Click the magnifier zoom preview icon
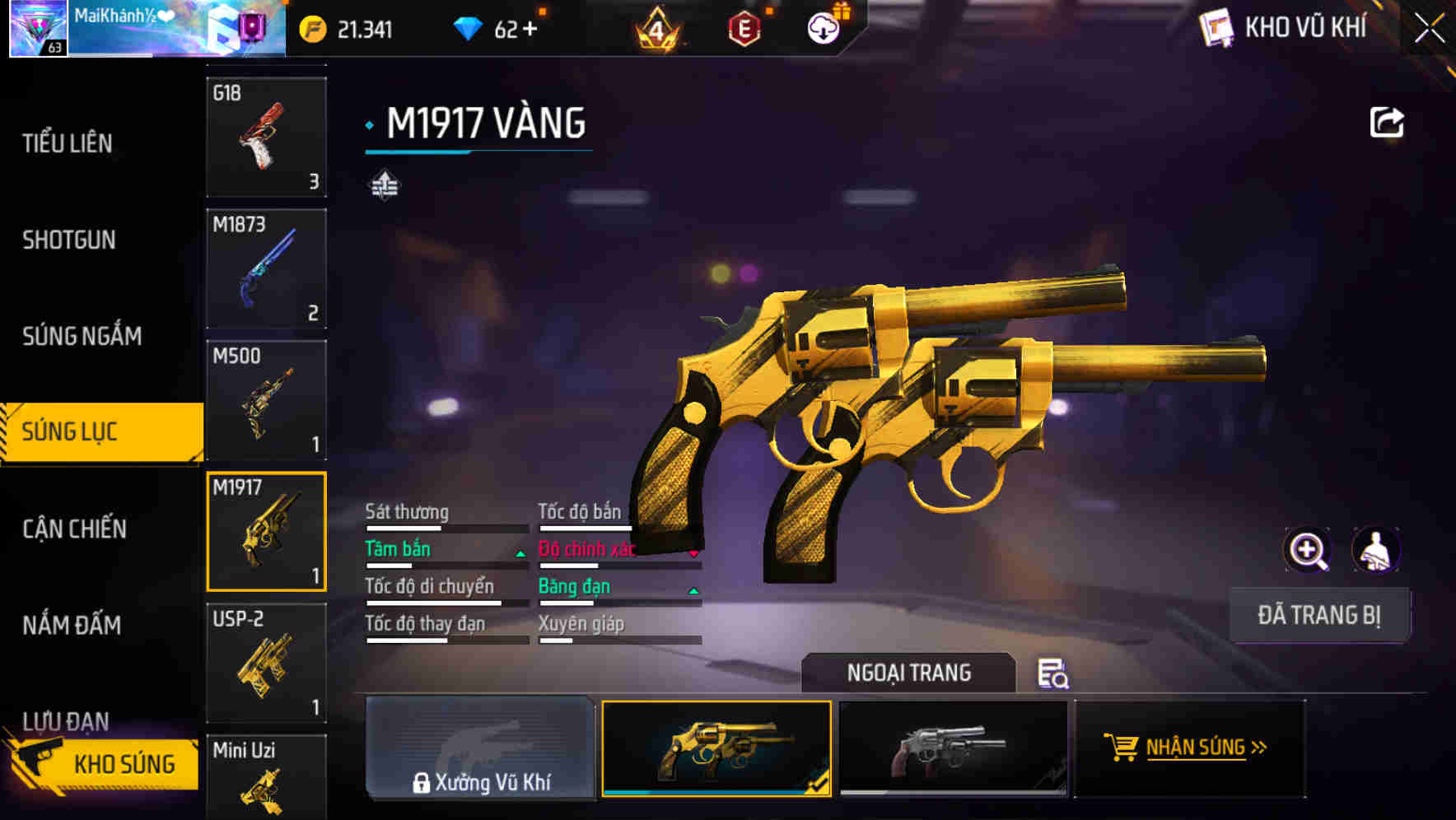The width and height of the screenshot is (1456, 820). pos(1308,549)
